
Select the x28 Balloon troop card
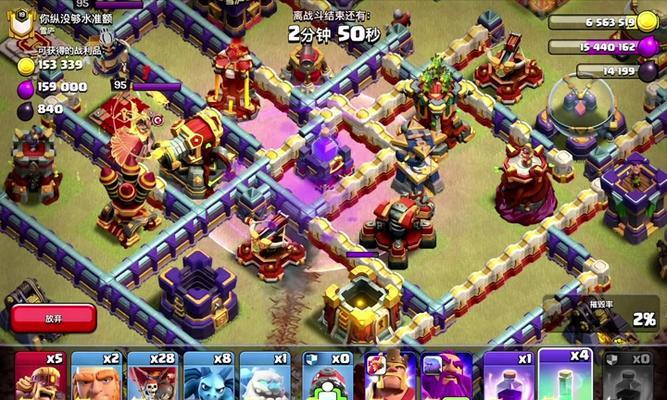pyautogui.click(x=152, y=376)
